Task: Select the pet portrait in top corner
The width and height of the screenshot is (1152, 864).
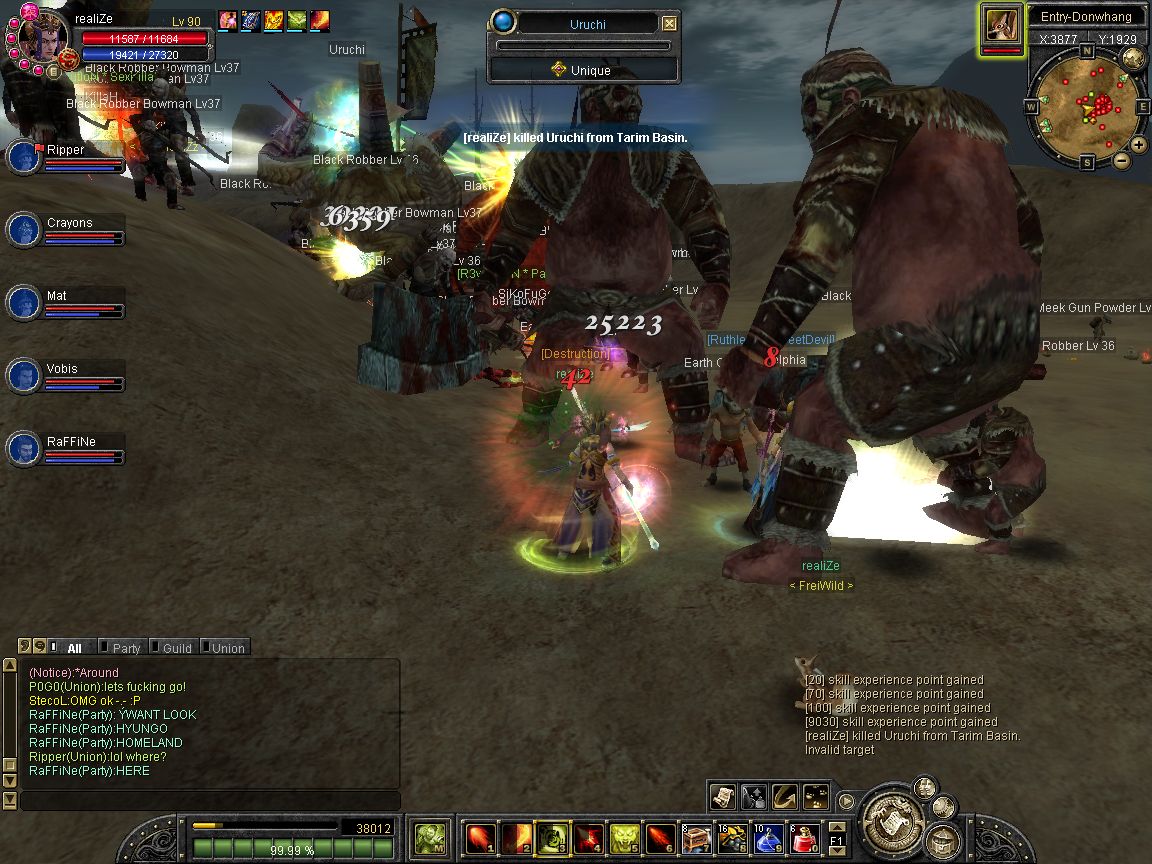Action: click(x=1001, y=24)
